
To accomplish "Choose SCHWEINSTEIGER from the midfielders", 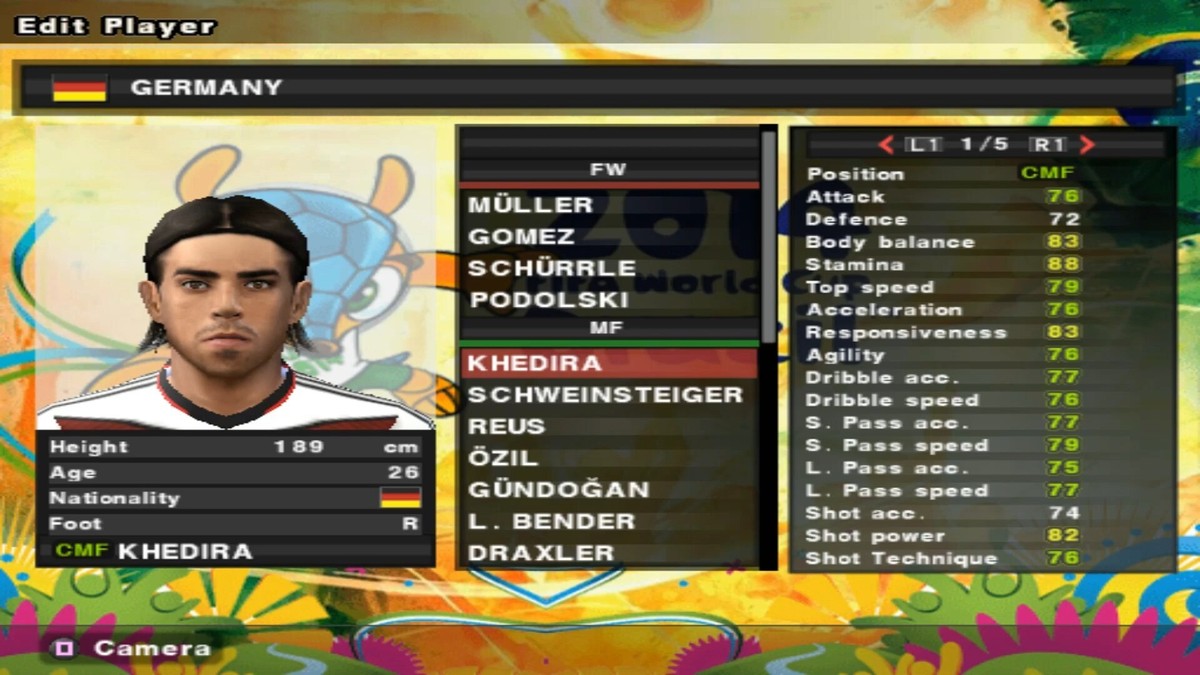I will pyautogui.click(x=605, y=395).
